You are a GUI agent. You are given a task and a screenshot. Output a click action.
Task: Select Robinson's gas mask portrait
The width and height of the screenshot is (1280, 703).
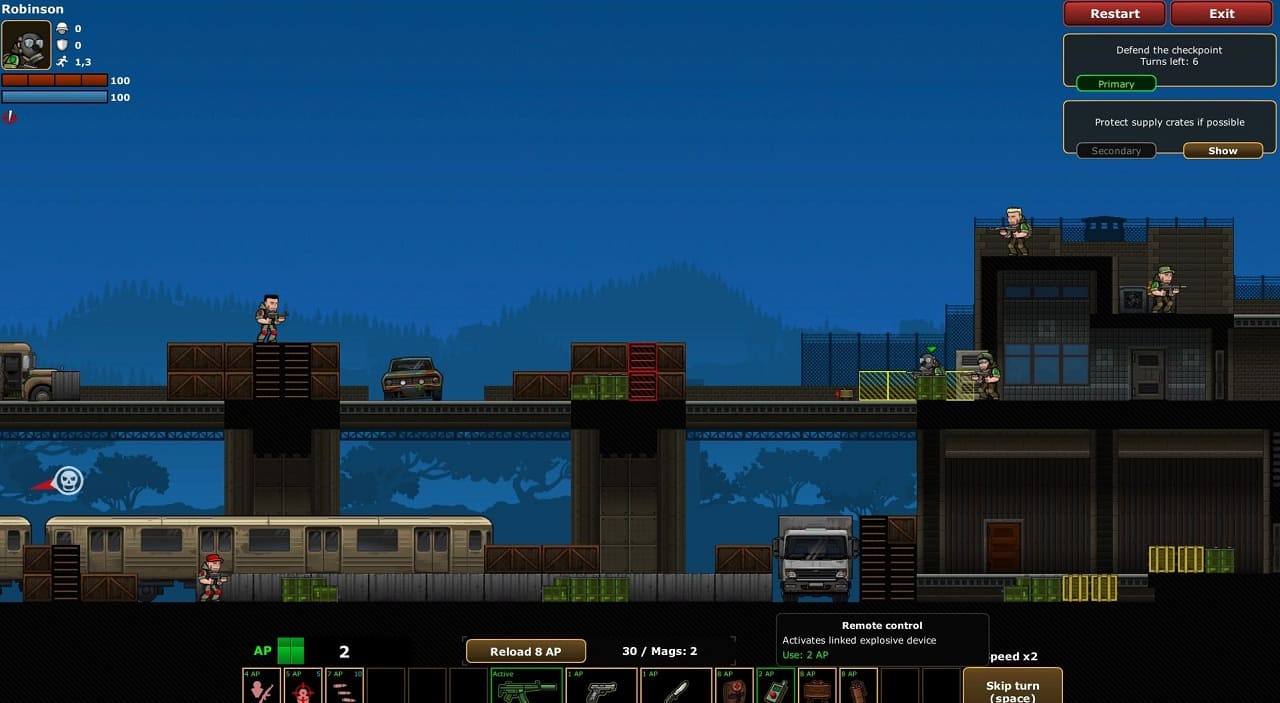pyautogui.click(x=26, y=45)
